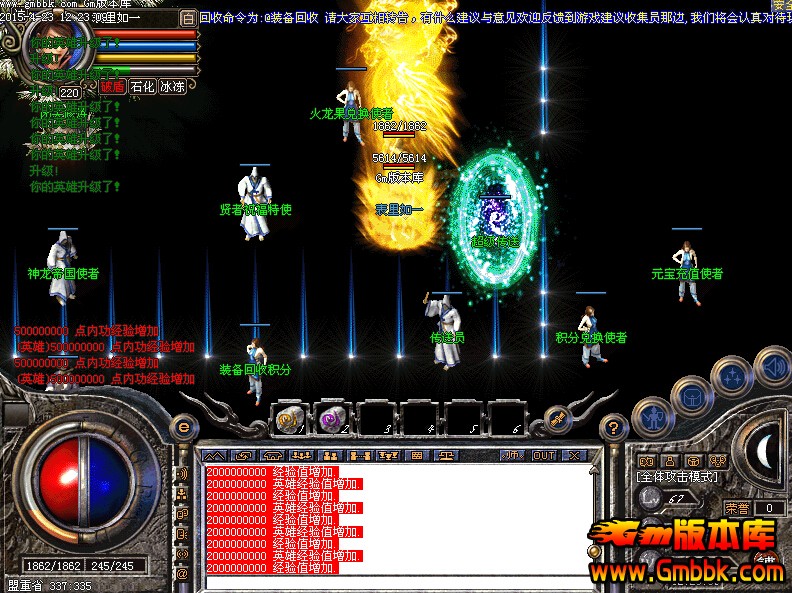Select the 冰冻 status button
This screenshot has width=792, height=593.
click(x=172, y=87)
